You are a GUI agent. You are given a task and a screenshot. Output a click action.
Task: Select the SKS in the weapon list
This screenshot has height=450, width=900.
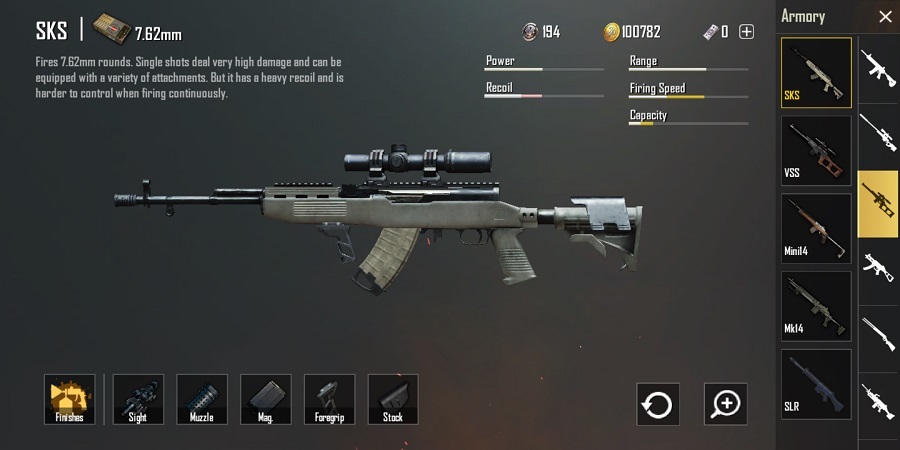click(816, 73)
